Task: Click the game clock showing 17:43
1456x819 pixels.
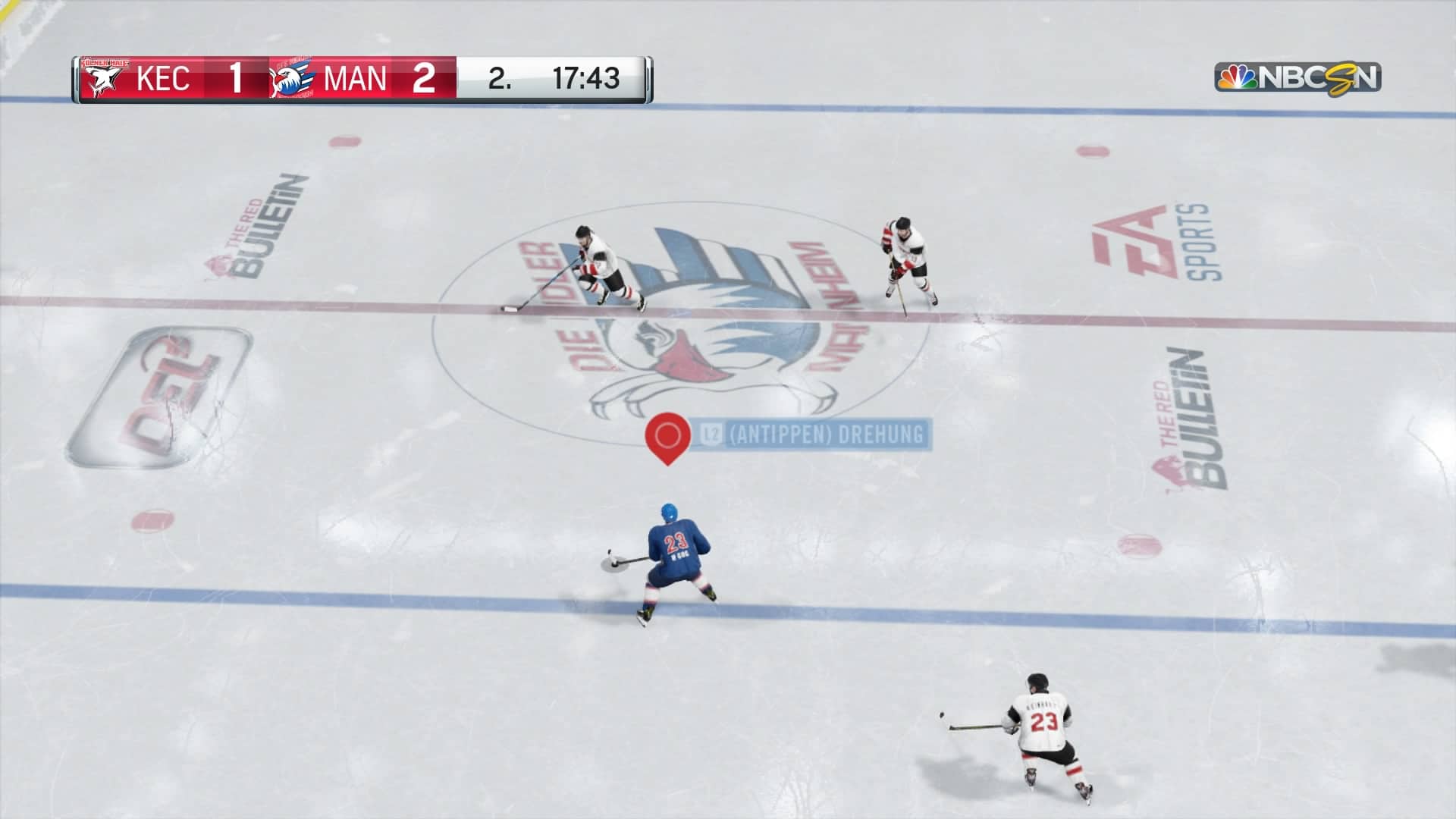Action: click(x=588, y=78)
